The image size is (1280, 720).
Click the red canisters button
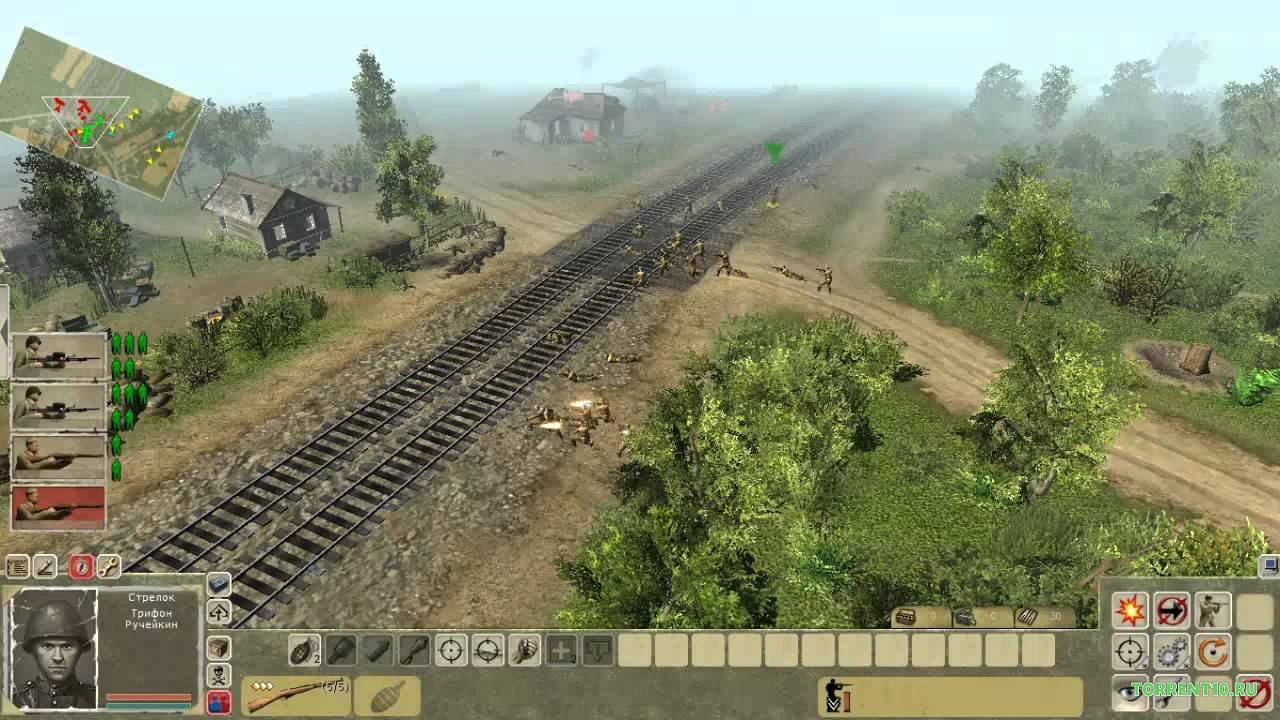218,702
